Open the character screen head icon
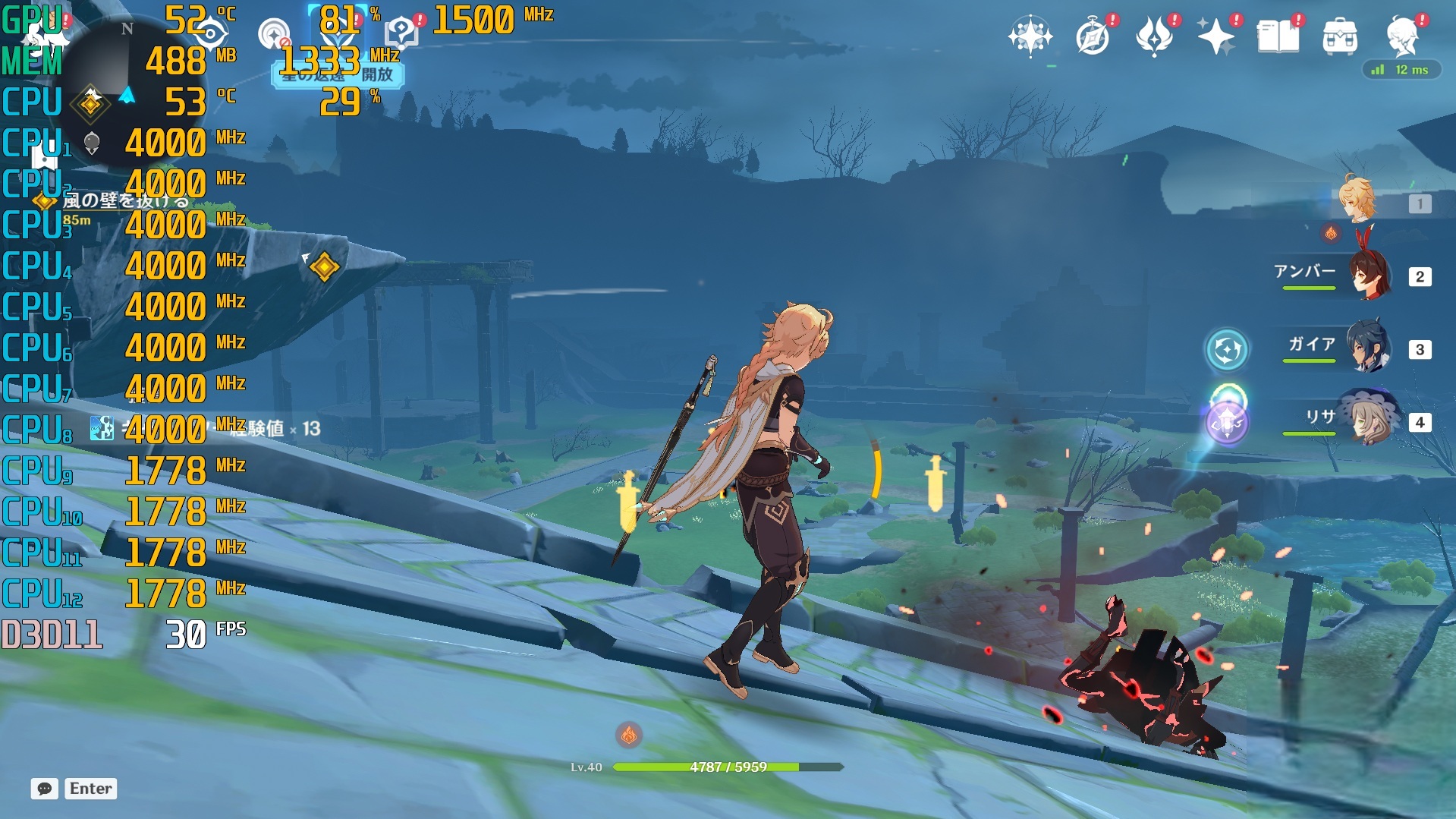The image size is (1456, 819). point(1402,35)
